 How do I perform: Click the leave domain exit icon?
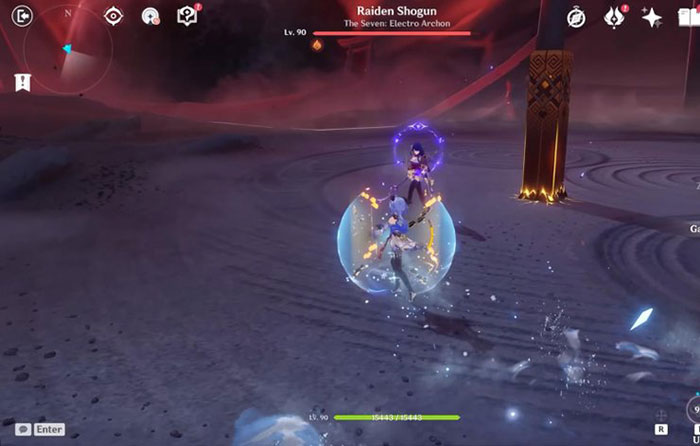pos(21,16)
